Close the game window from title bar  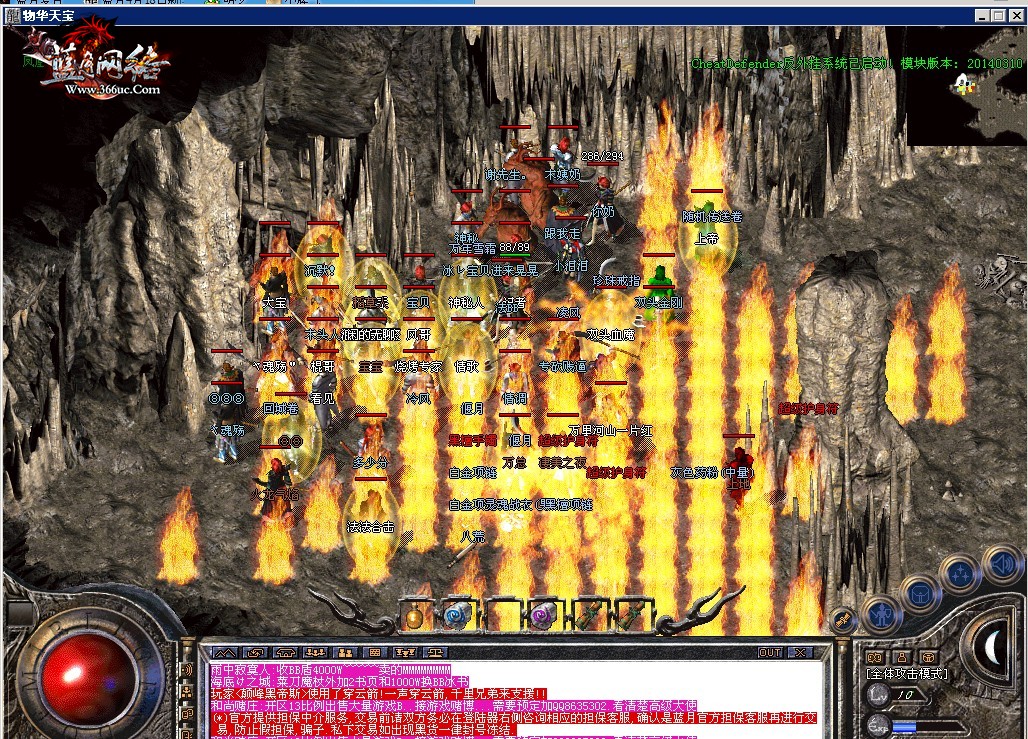point(1016,15)
